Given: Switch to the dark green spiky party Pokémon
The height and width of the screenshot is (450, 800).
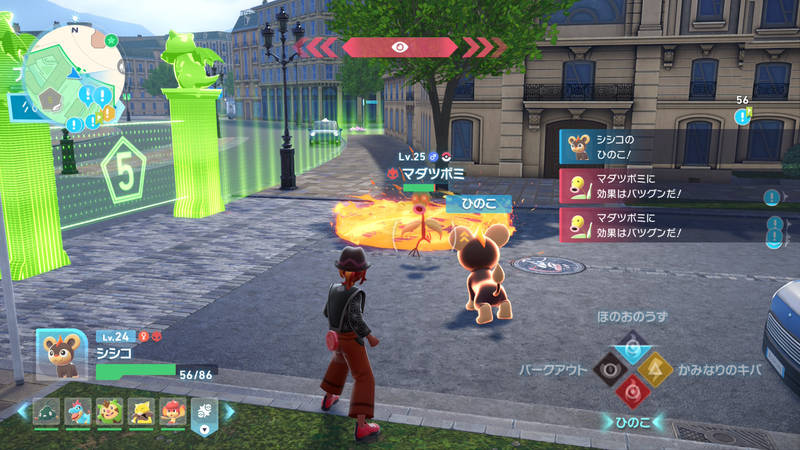Looking at the screenshot, I should tap(47, 411).
